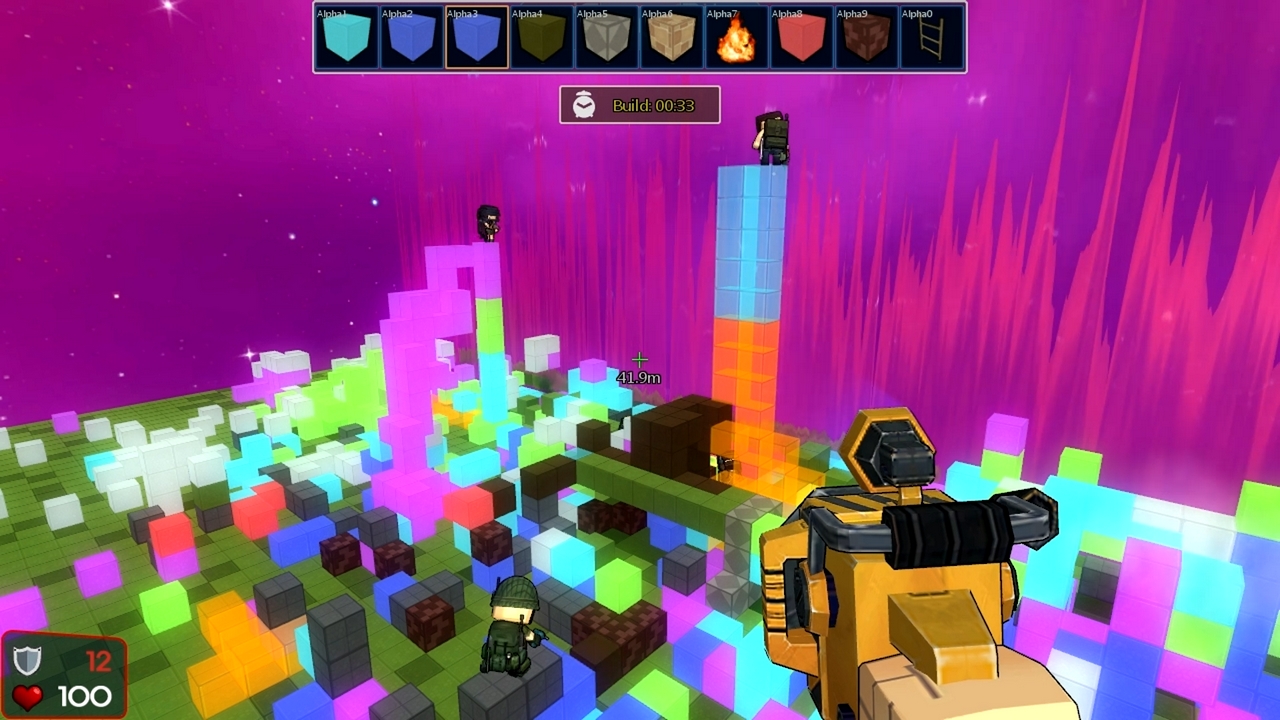Viewport: 1280px width, 720px height.
Task: Select the Alpha4 dark olive block
Action: [x=540, y=38]
